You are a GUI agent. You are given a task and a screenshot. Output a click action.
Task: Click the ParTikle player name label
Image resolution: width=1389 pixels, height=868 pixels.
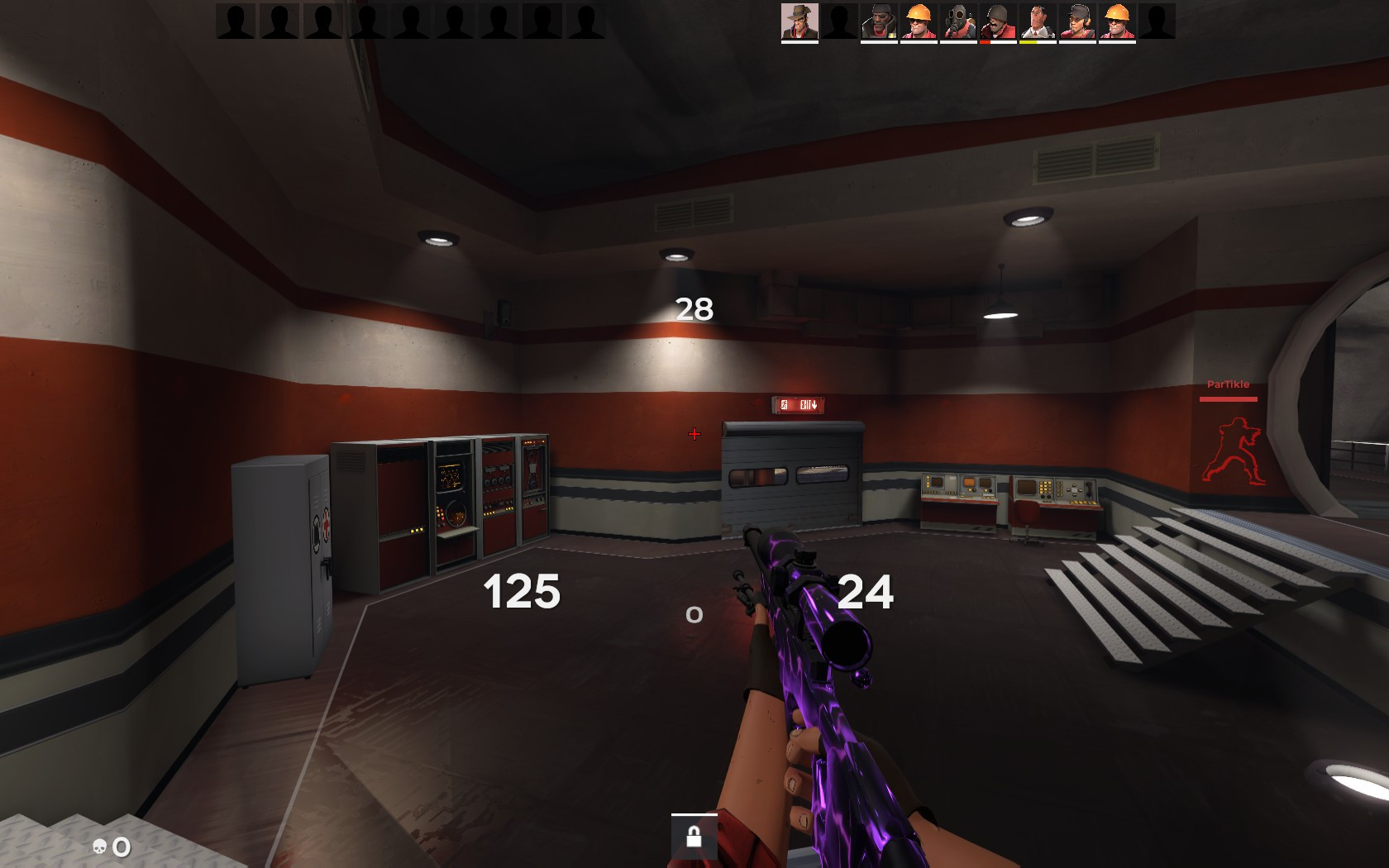tap(1229, 384)
